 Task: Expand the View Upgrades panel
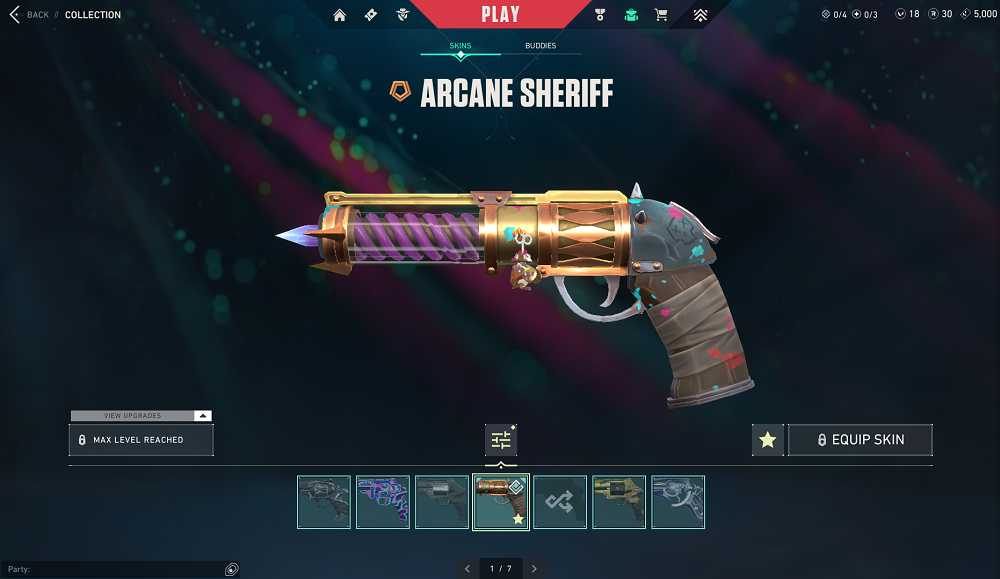141,415
